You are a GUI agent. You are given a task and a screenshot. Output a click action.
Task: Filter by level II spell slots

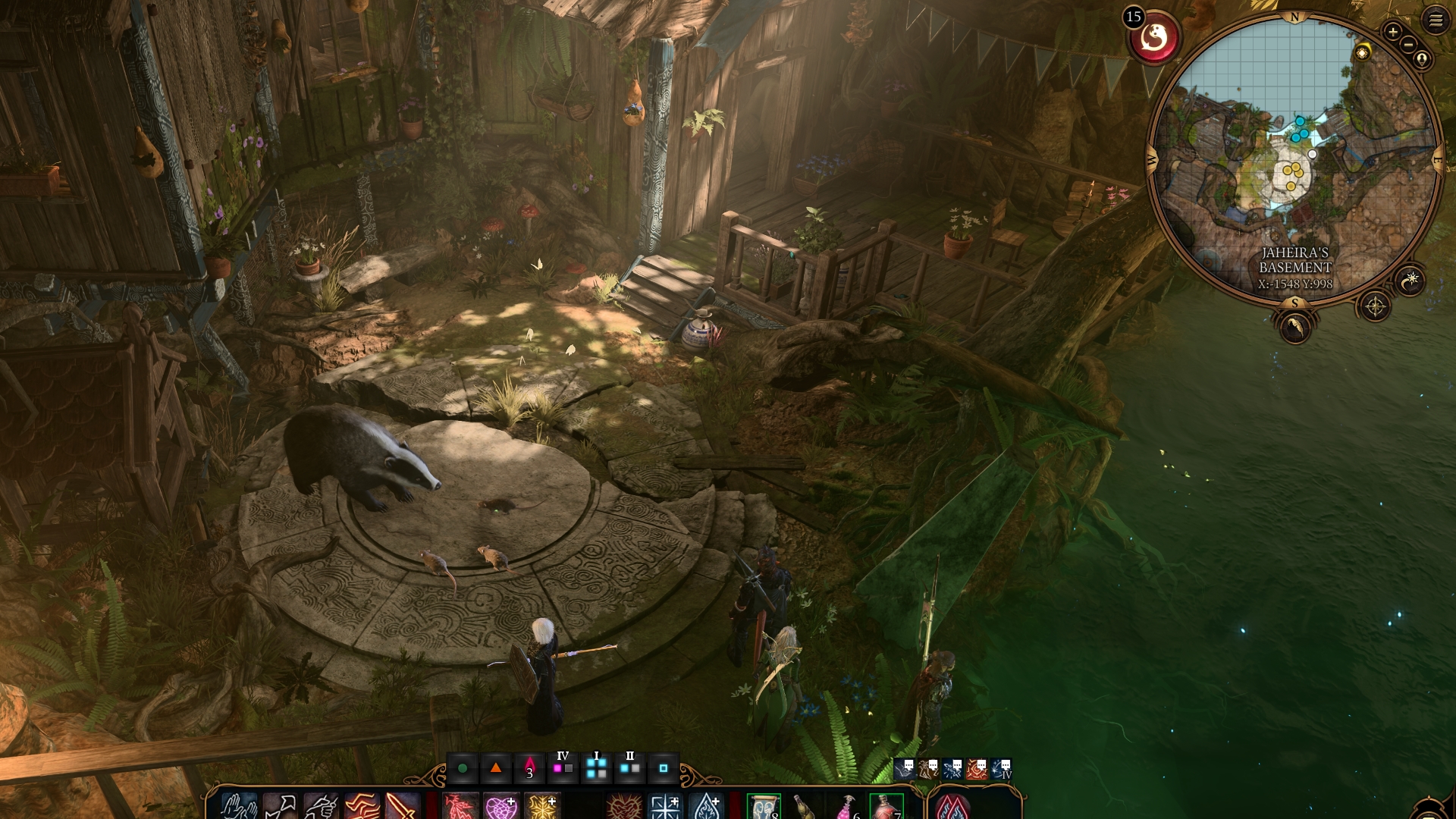tap(629, 767)
